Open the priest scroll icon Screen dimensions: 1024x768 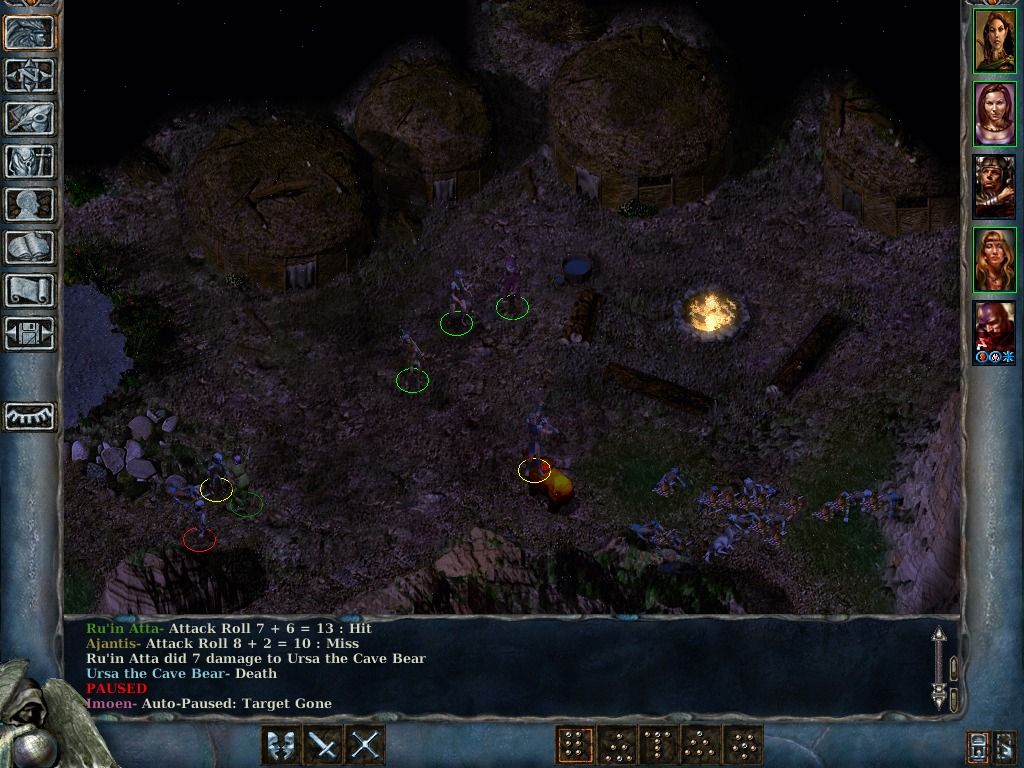(30, 290)
